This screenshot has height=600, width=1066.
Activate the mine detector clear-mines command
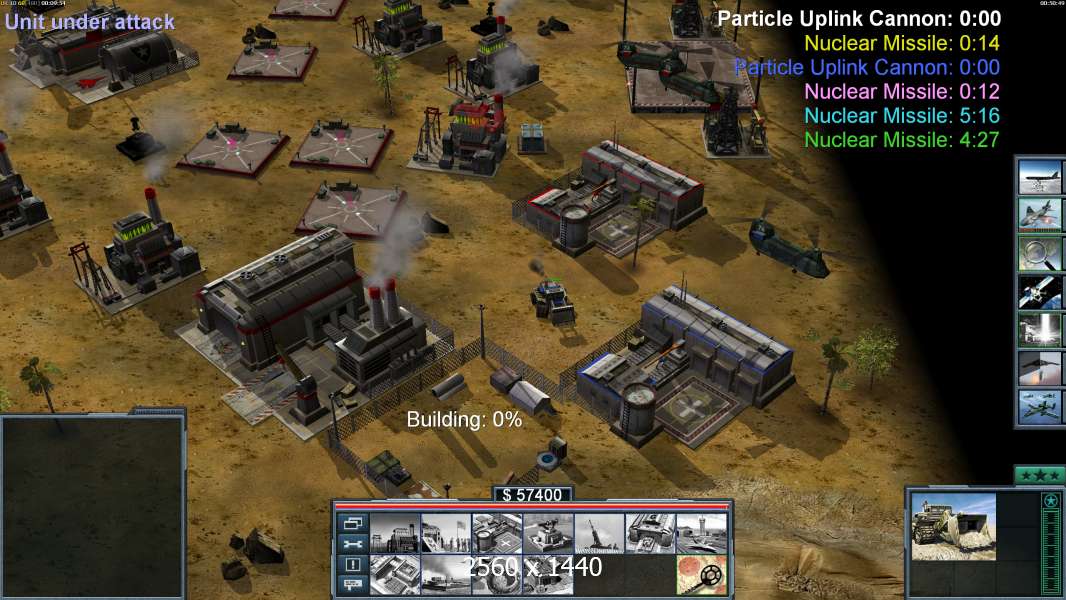tap(700, 575)
